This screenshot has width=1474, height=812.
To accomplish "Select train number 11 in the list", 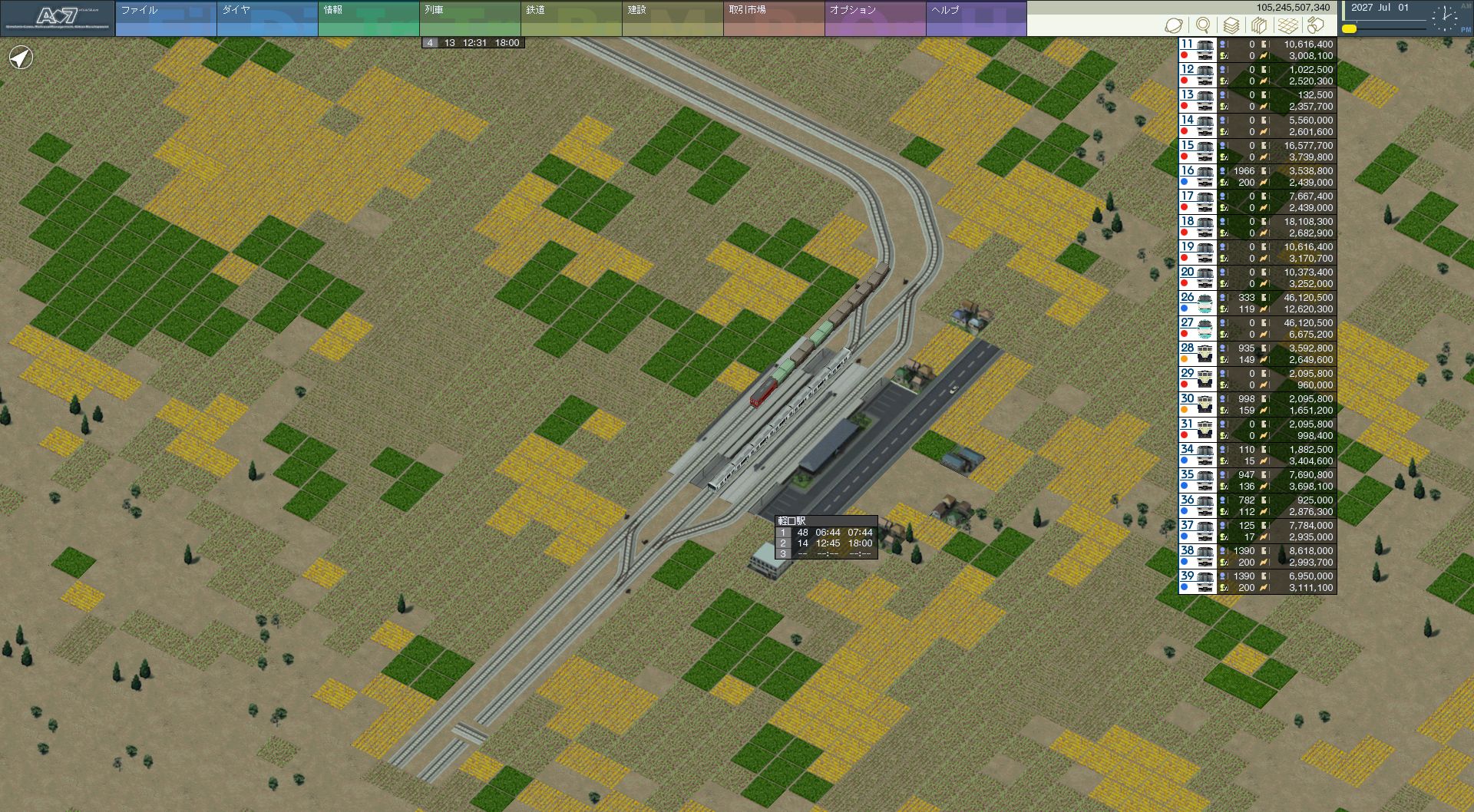I will (x=1198, y=50).
